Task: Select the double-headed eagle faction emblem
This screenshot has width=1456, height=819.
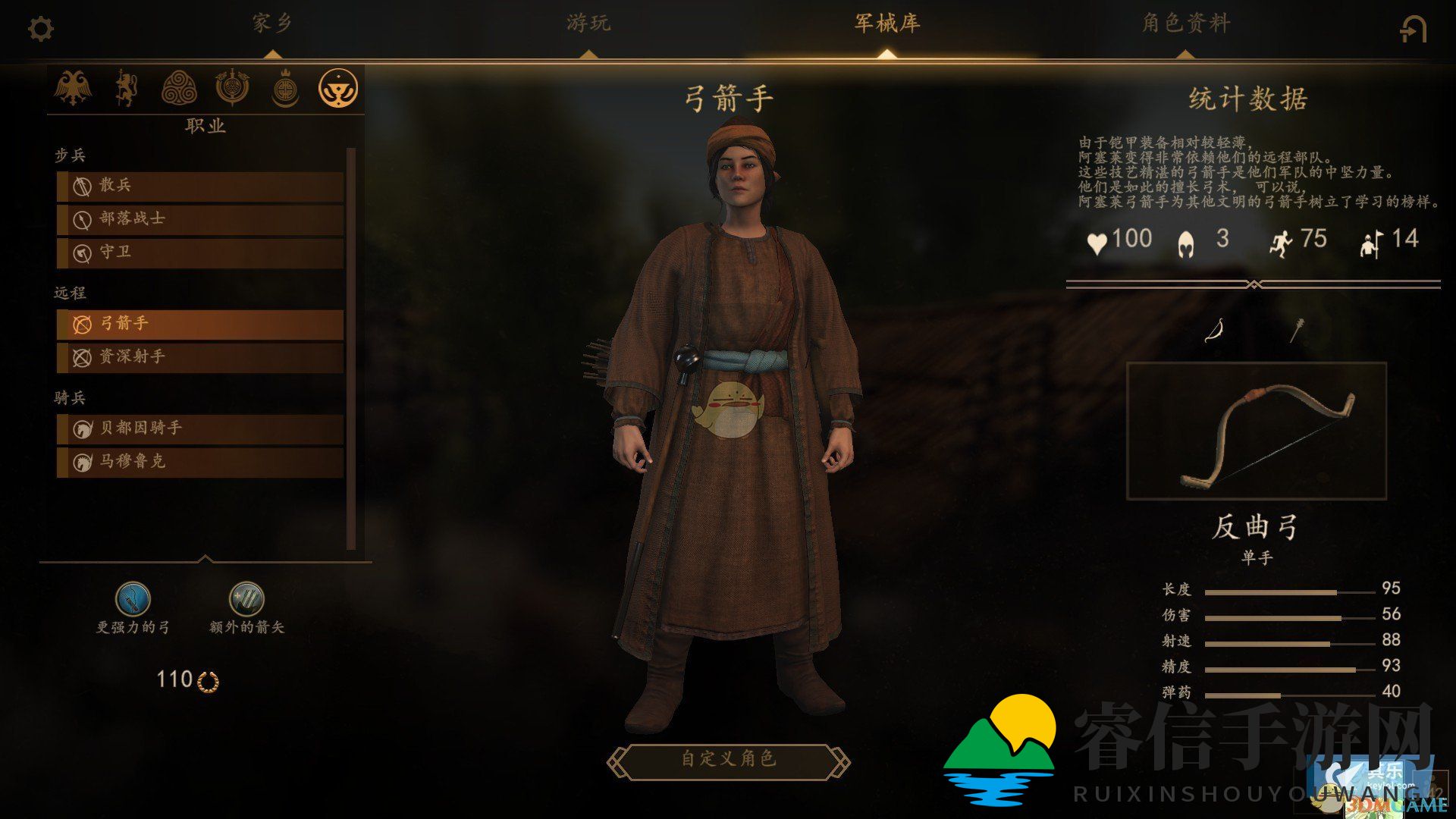Action: click(73, 87)
